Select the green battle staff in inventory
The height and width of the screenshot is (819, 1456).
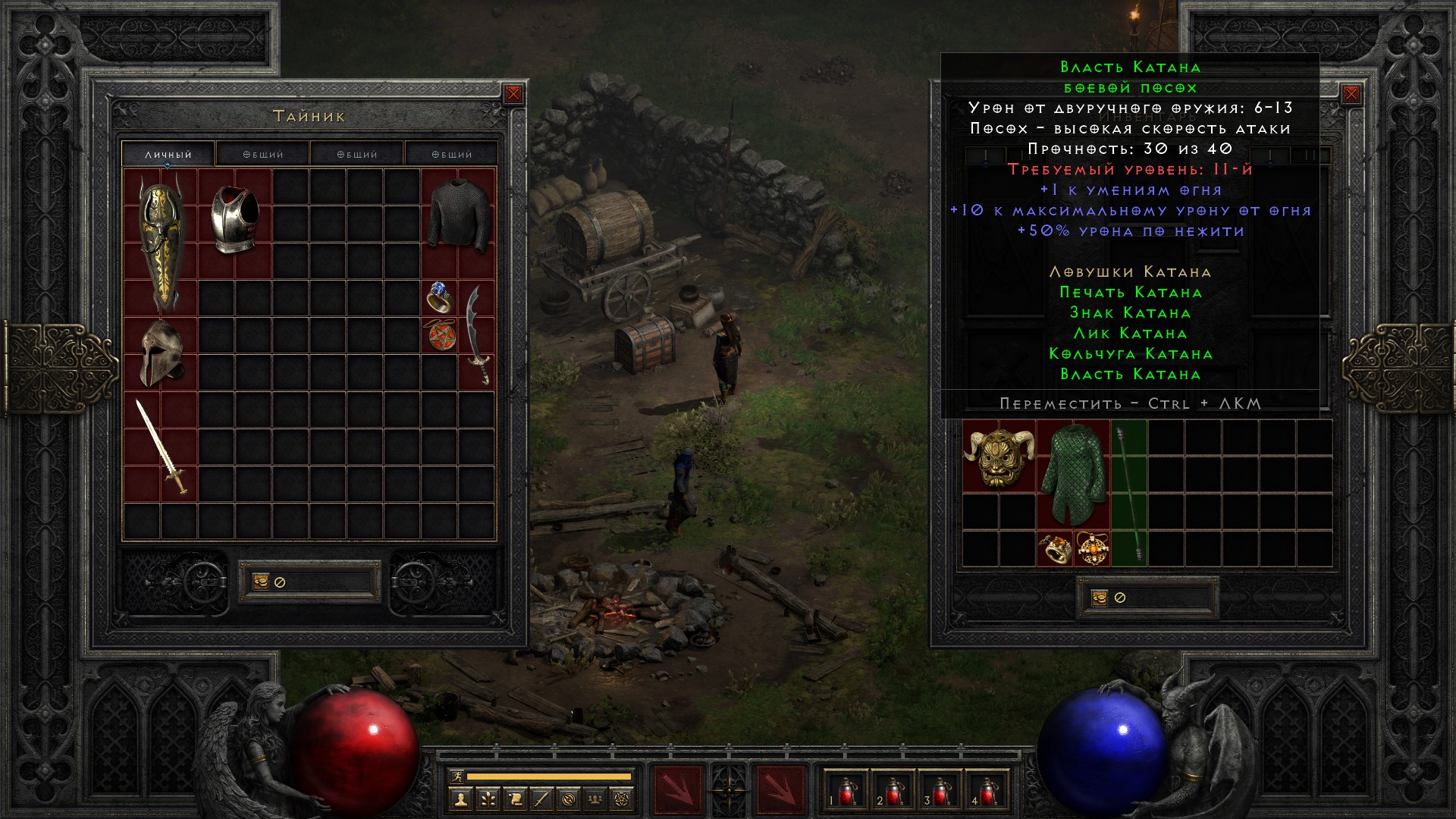tap(1129, 494)
